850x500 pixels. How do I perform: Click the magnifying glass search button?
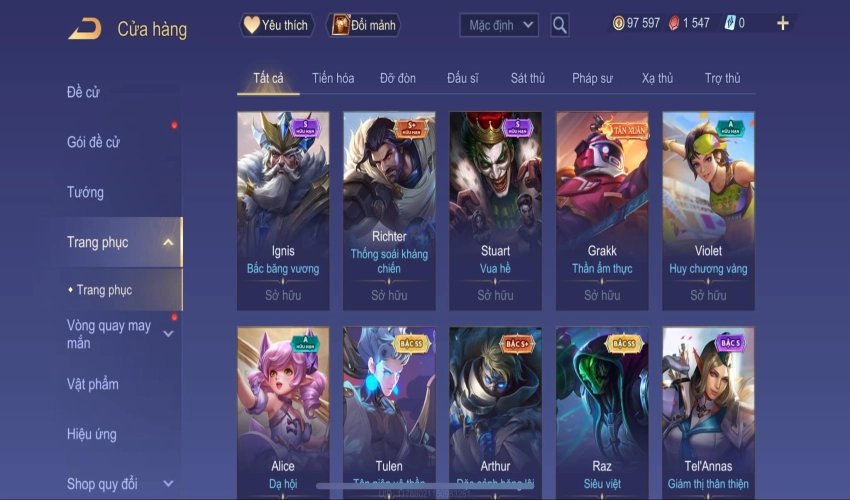pos(560,25)
